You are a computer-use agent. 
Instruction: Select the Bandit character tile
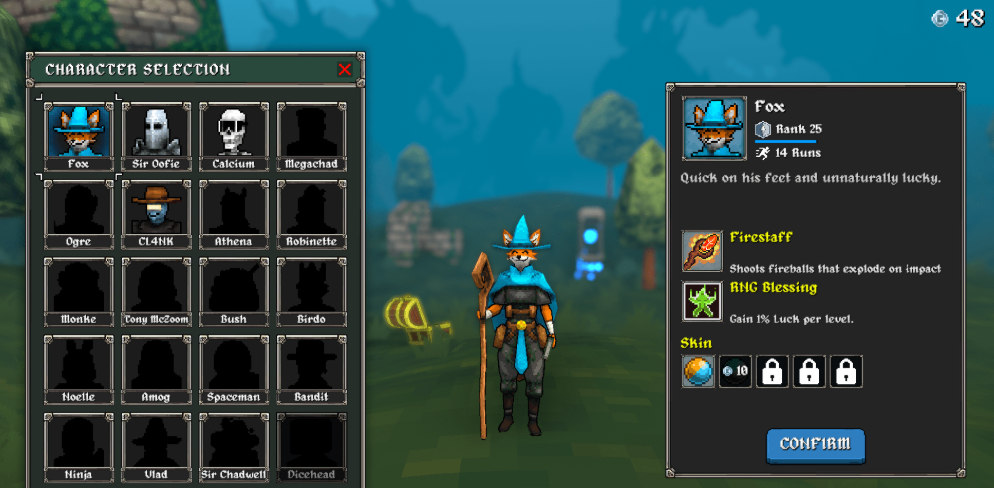click(311, 368)
